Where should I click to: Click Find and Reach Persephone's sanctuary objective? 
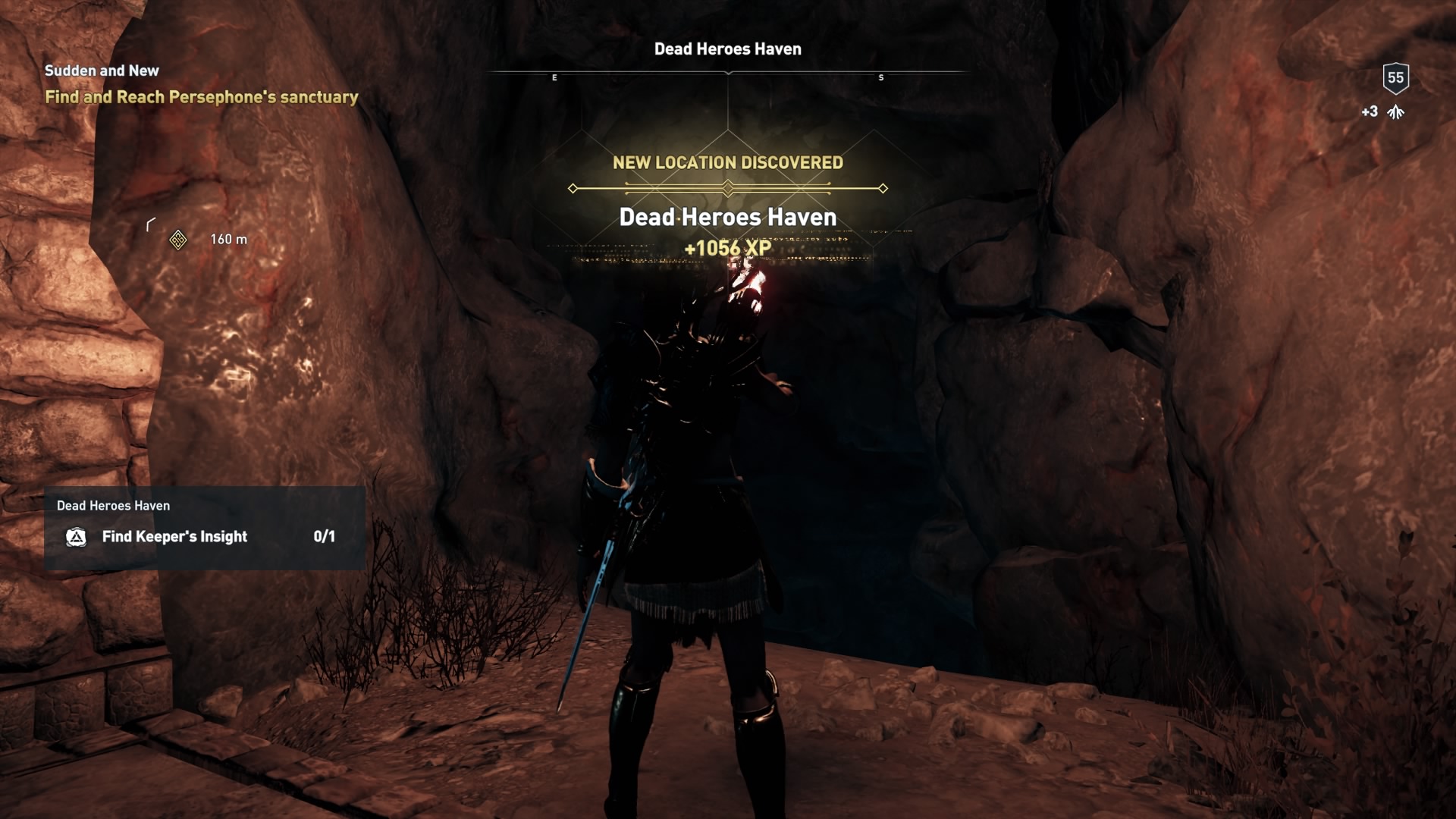pos(202,97)
